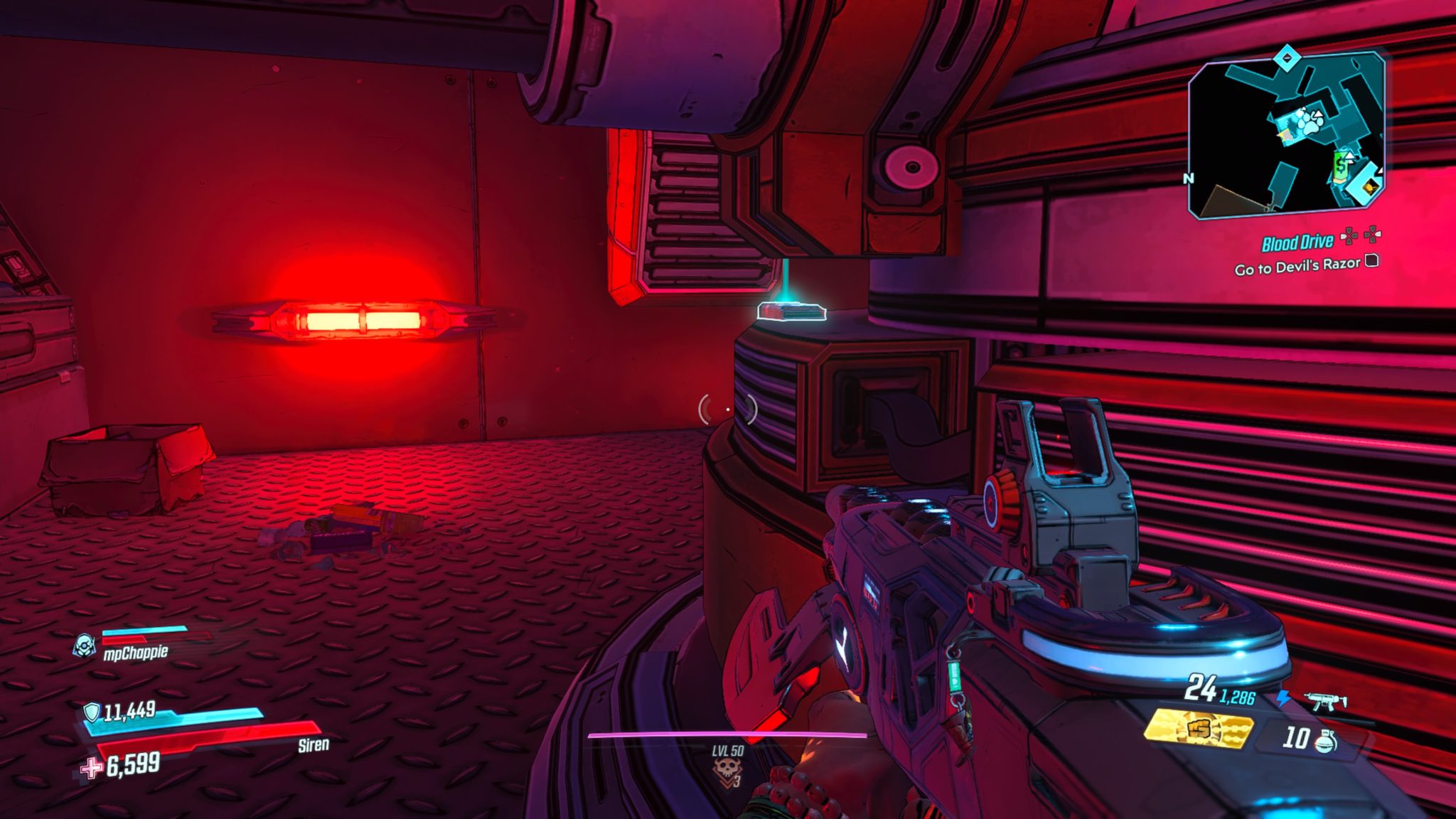Toggle the diamond fast-travel marker atop the minimap
The width and height of the screenshot is (1456, 819).
pos(1287,57)
